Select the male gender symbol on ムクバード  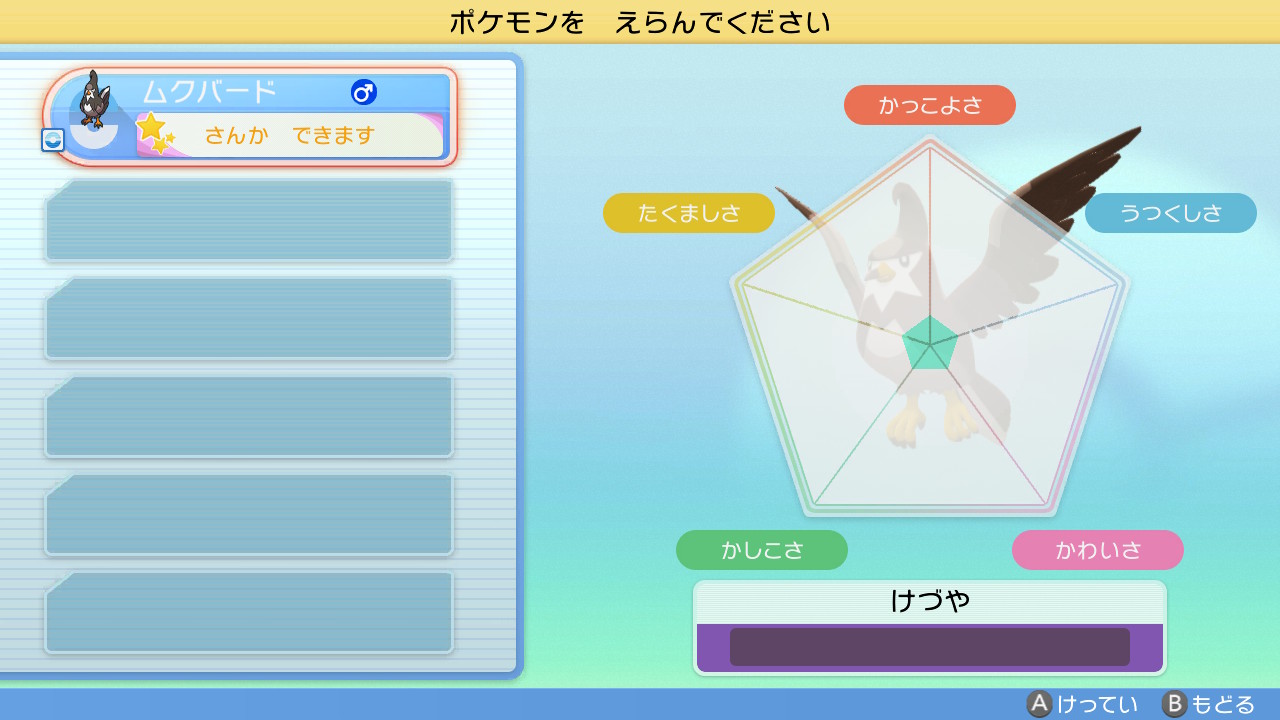366,92
